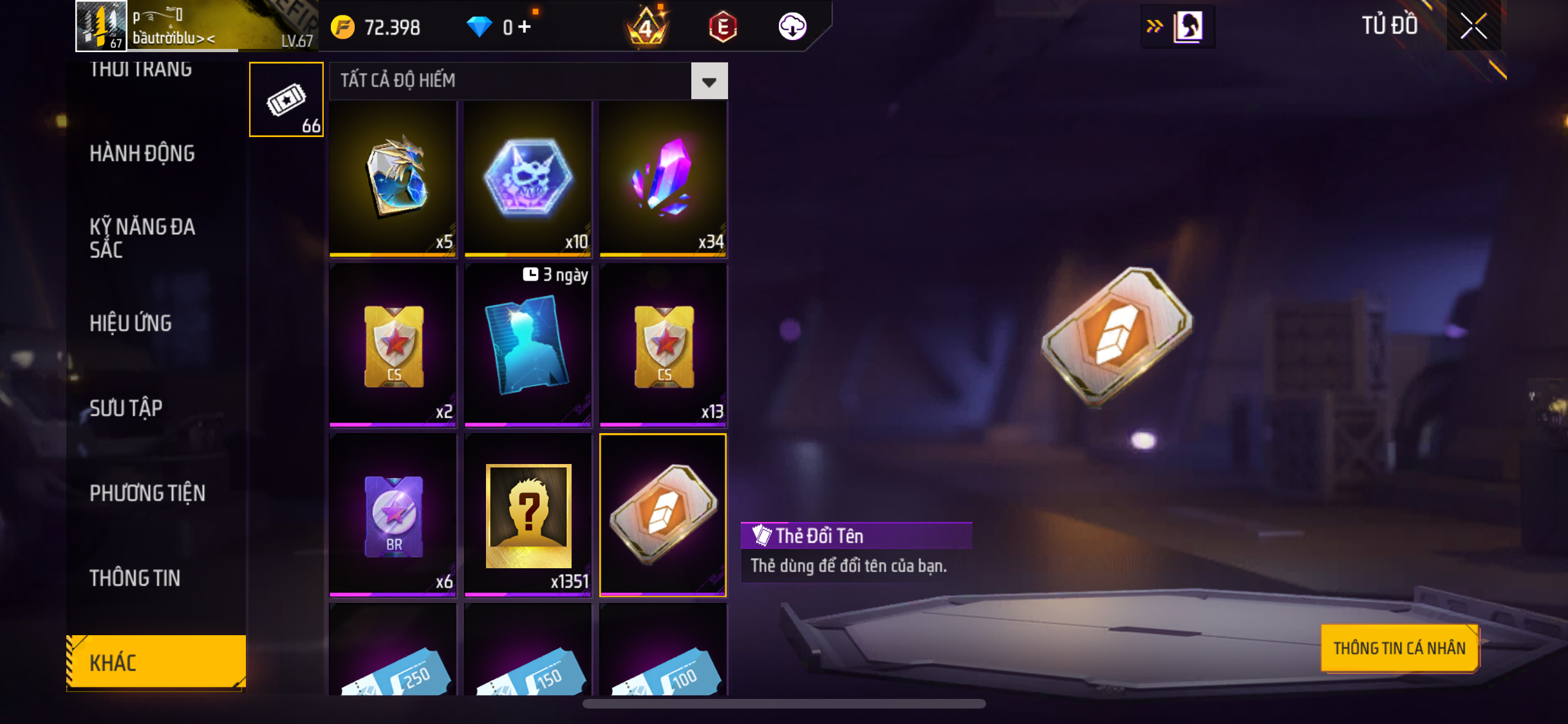This screenshot has height=724, width=1568.
Task: Select the Thẻ Đổi Tên name card
Action: click(662, 514)
